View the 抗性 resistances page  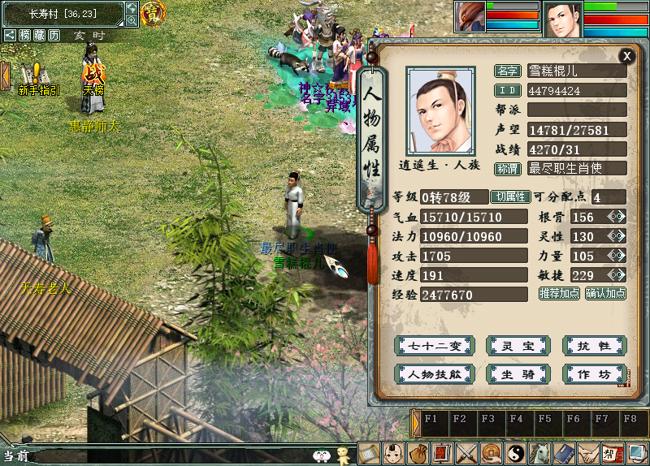coord(594,346)
